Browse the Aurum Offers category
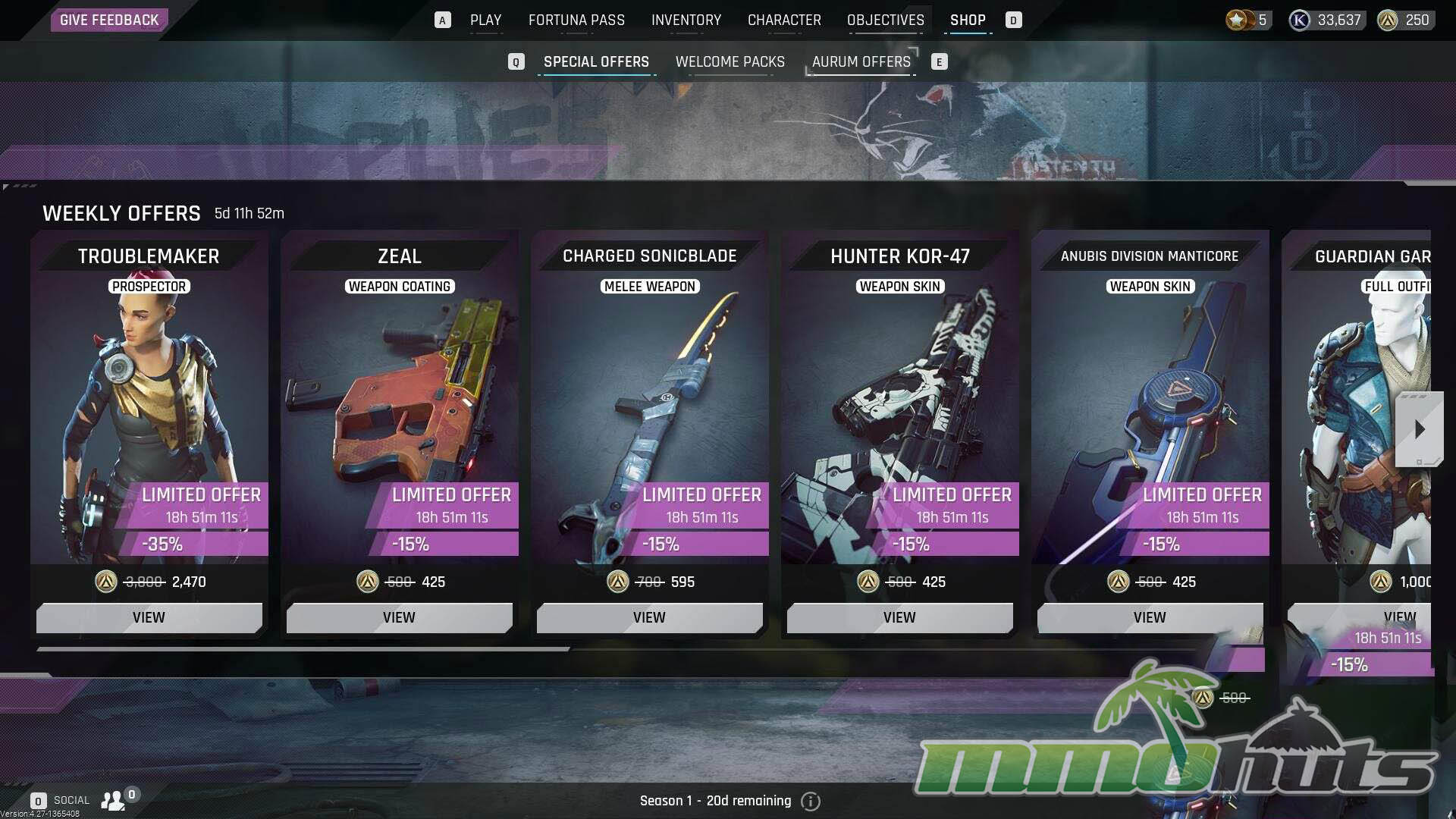The image size is (1456, 819). 861,61
